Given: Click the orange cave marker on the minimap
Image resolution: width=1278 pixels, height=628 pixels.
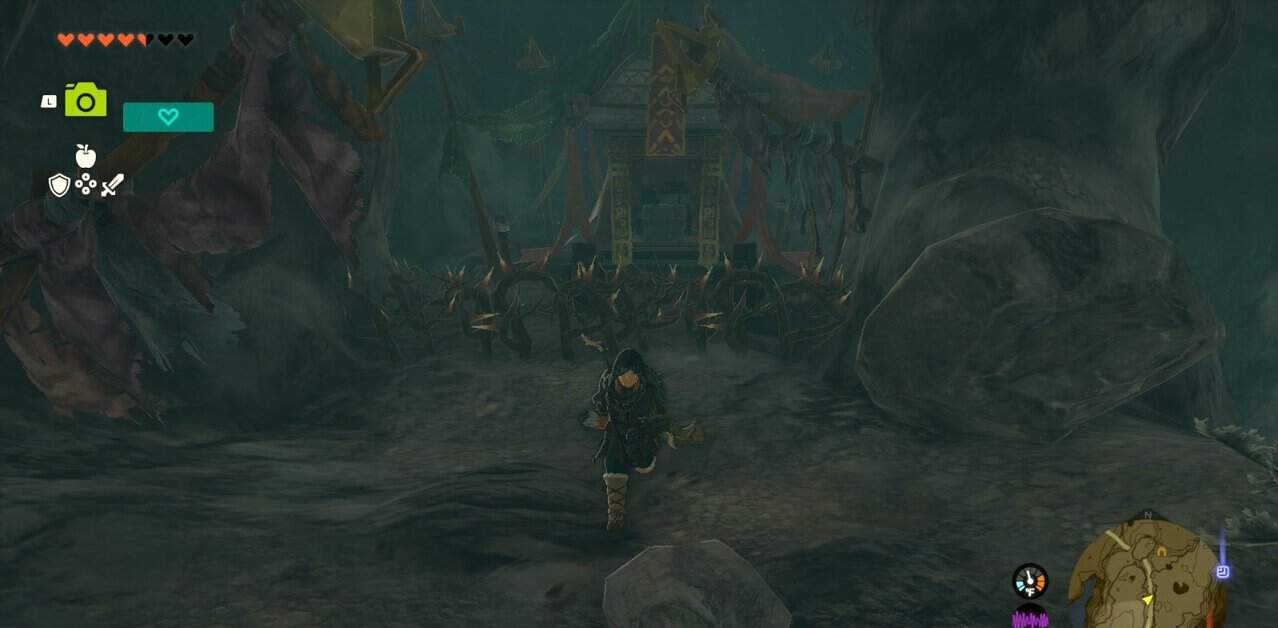Looking at the screenshot, I should pyautogui.click(x=1160, y=551).
